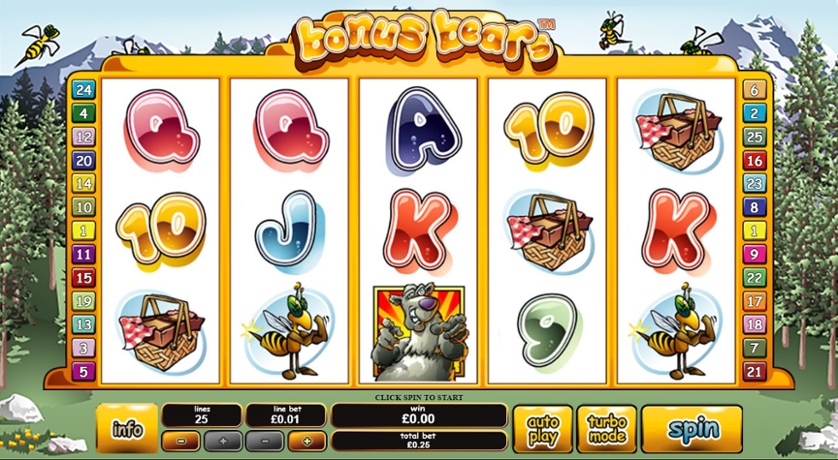
Task: Start auto play
Action: tap(543, 430)
